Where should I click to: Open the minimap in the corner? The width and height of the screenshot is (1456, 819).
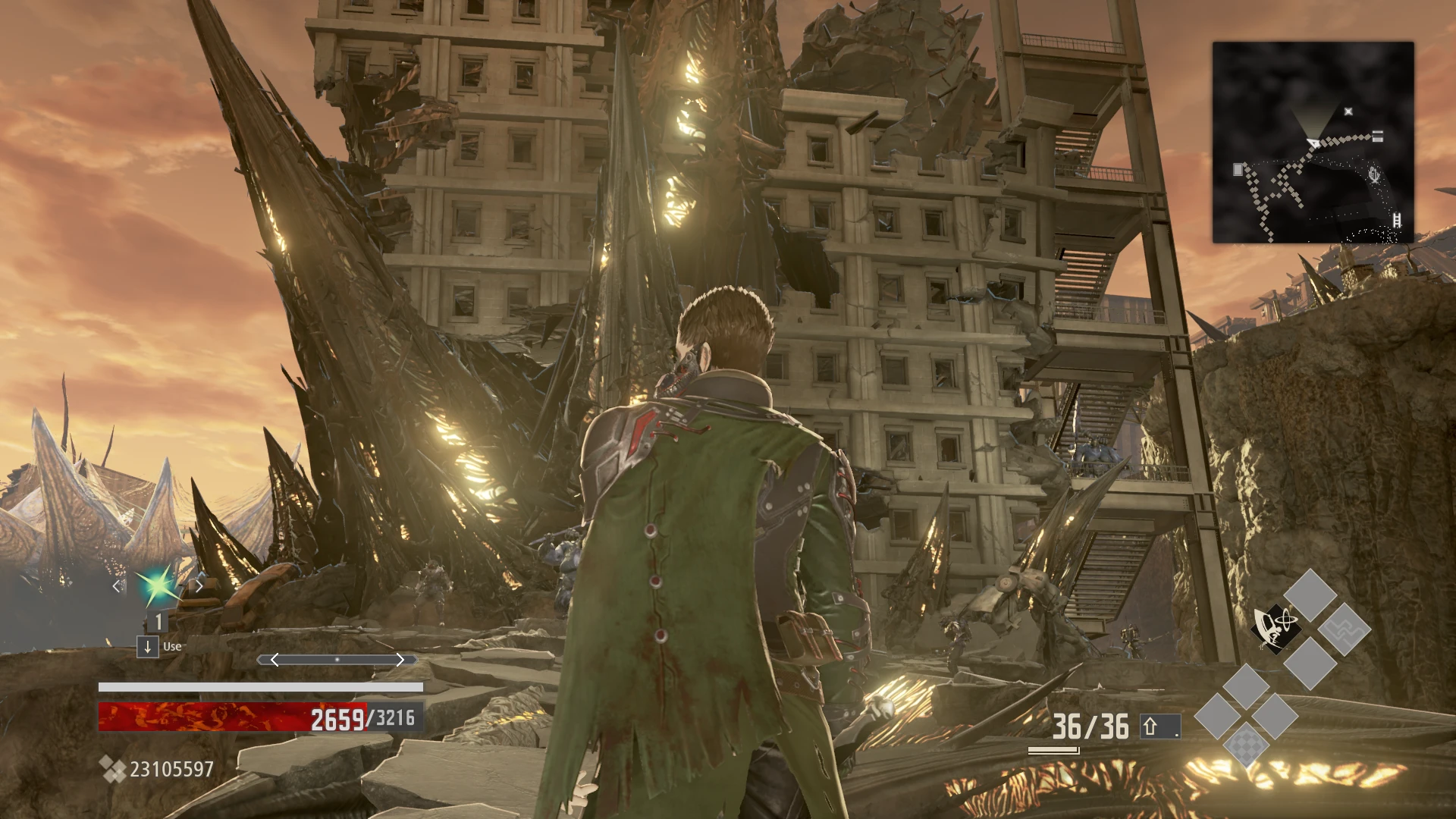[x=1313, y=143]
